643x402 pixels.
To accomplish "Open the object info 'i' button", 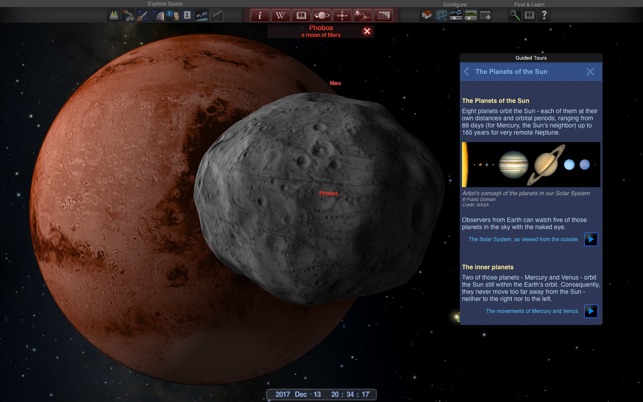I will 260,16.
